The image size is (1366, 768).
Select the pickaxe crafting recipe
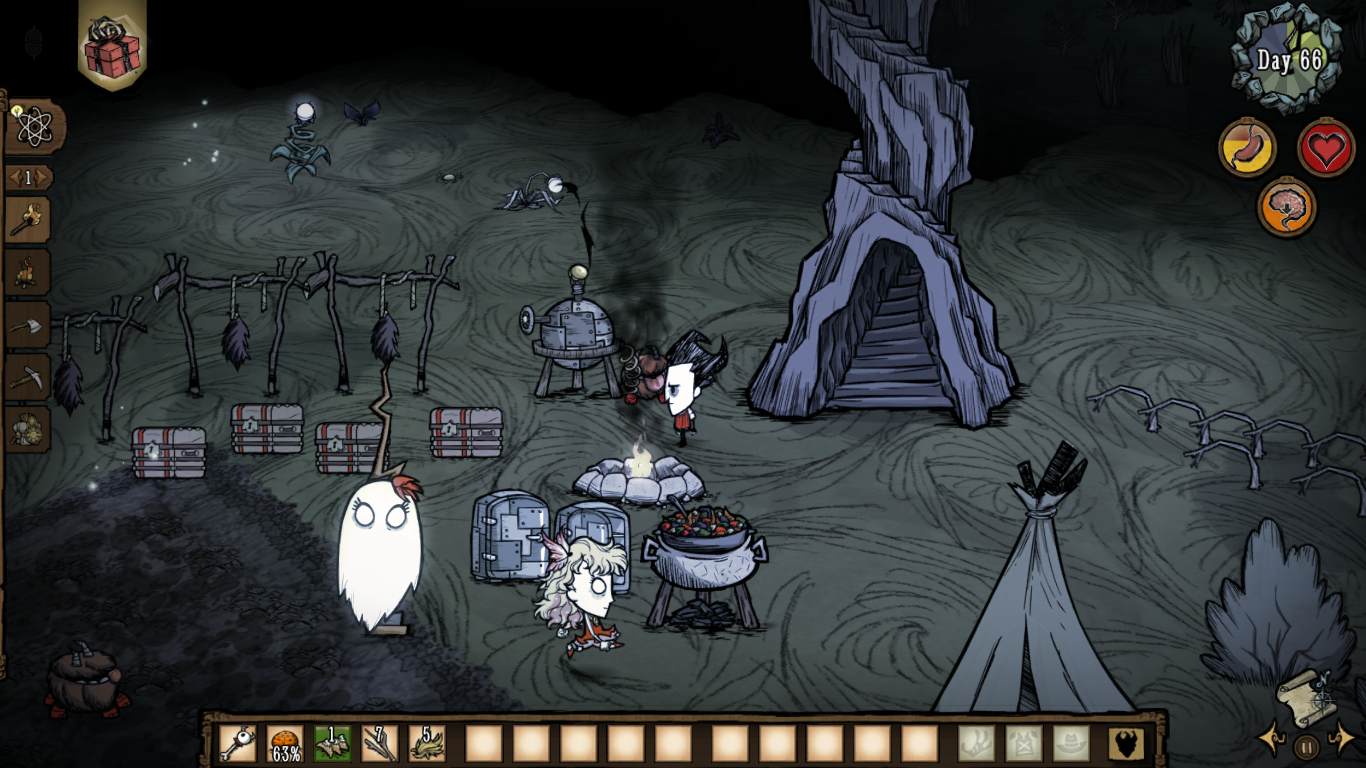pyautogui.click(x=27, y=377)
